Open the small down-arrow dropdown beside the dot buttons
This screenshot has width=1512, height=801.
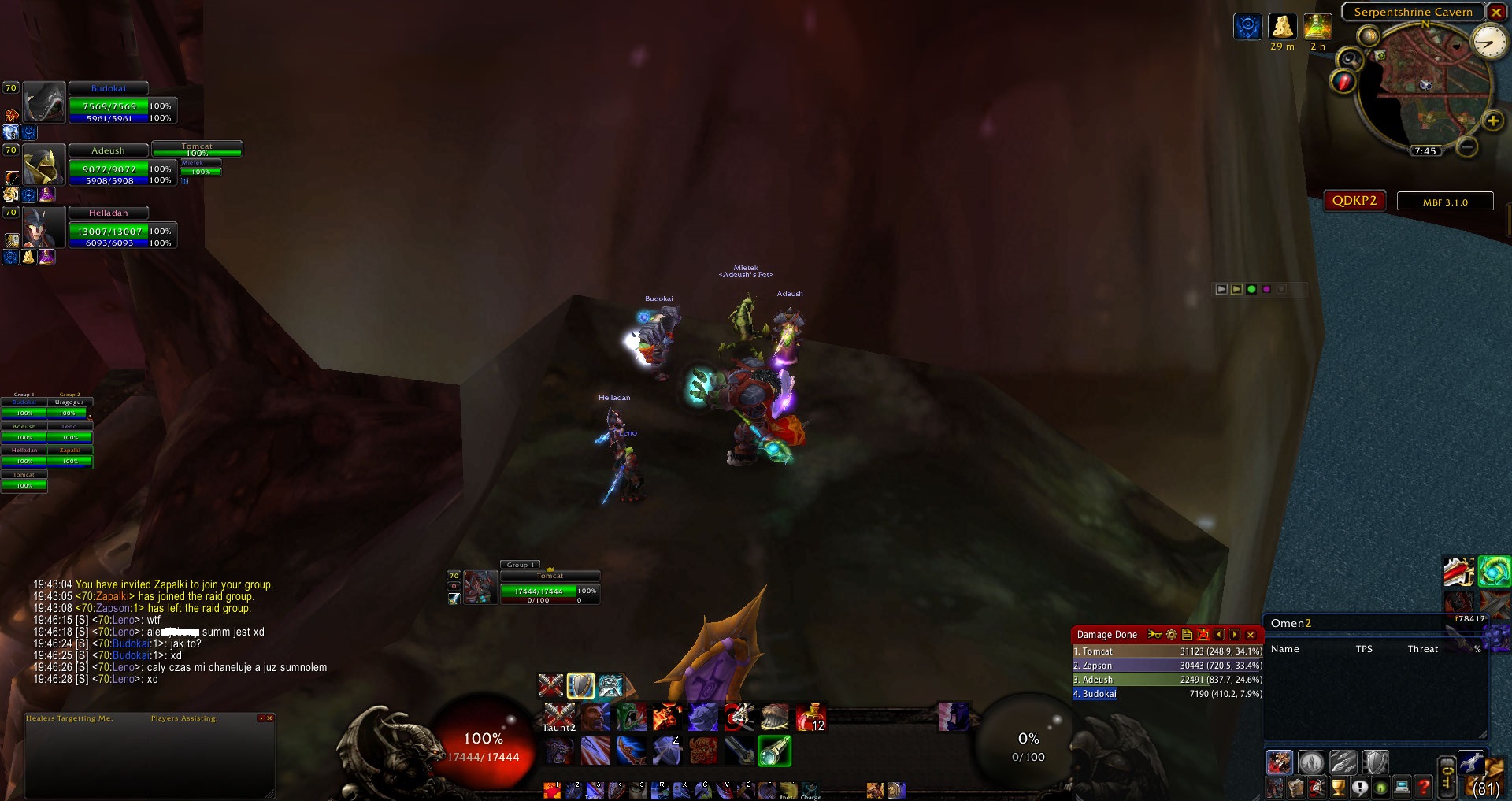pos(1283,289)
